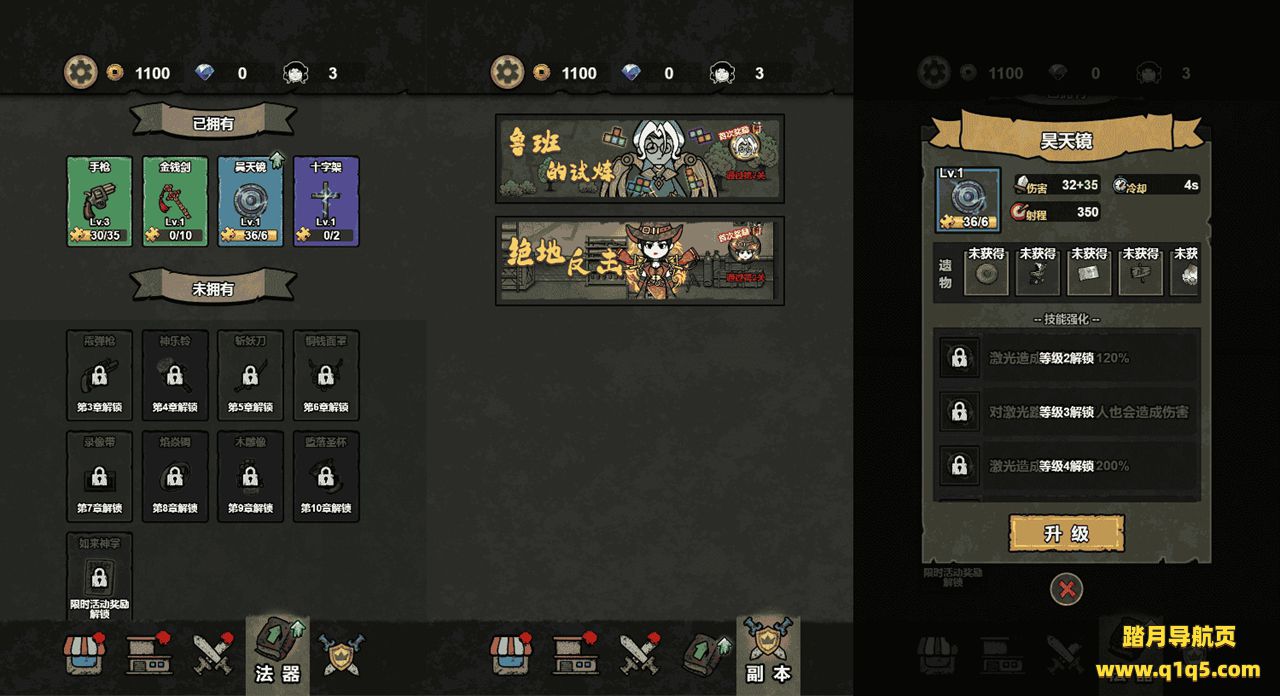Select the 手枪 pistol weapon card
This screenshot has width=1280, height=696.
(100, 201)
